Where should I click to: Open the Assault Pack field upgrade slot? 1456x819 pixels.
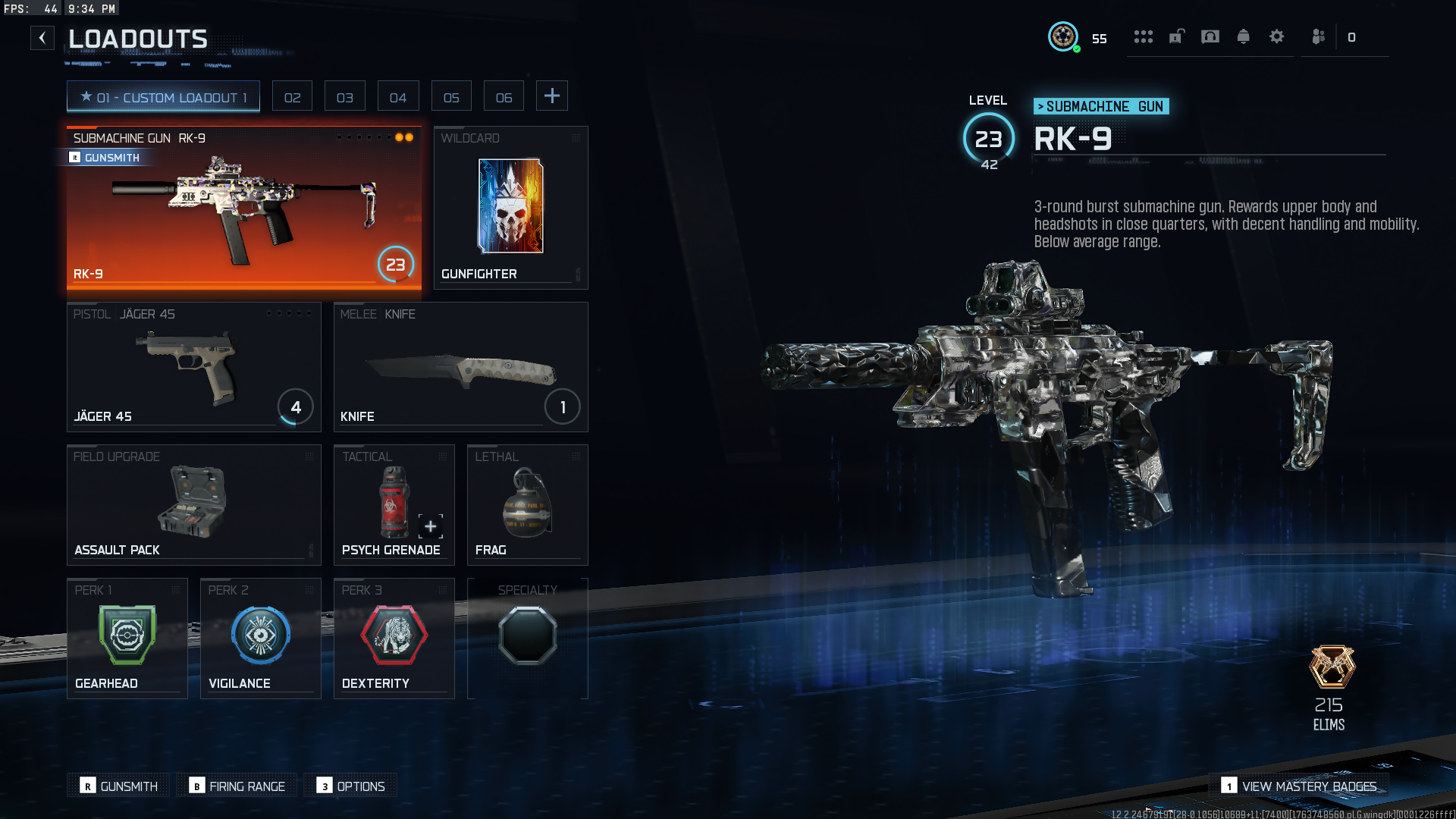point(193,505)
